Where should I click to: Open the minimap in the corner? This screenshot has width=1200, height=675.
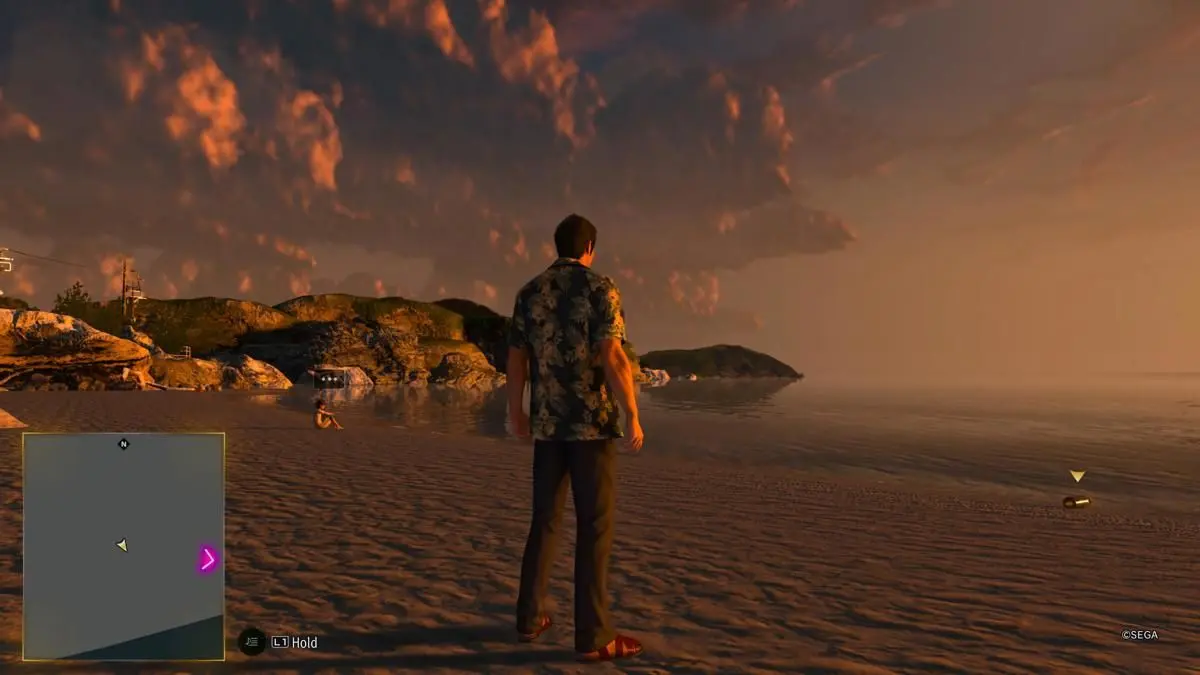click(x=123, y=546)
